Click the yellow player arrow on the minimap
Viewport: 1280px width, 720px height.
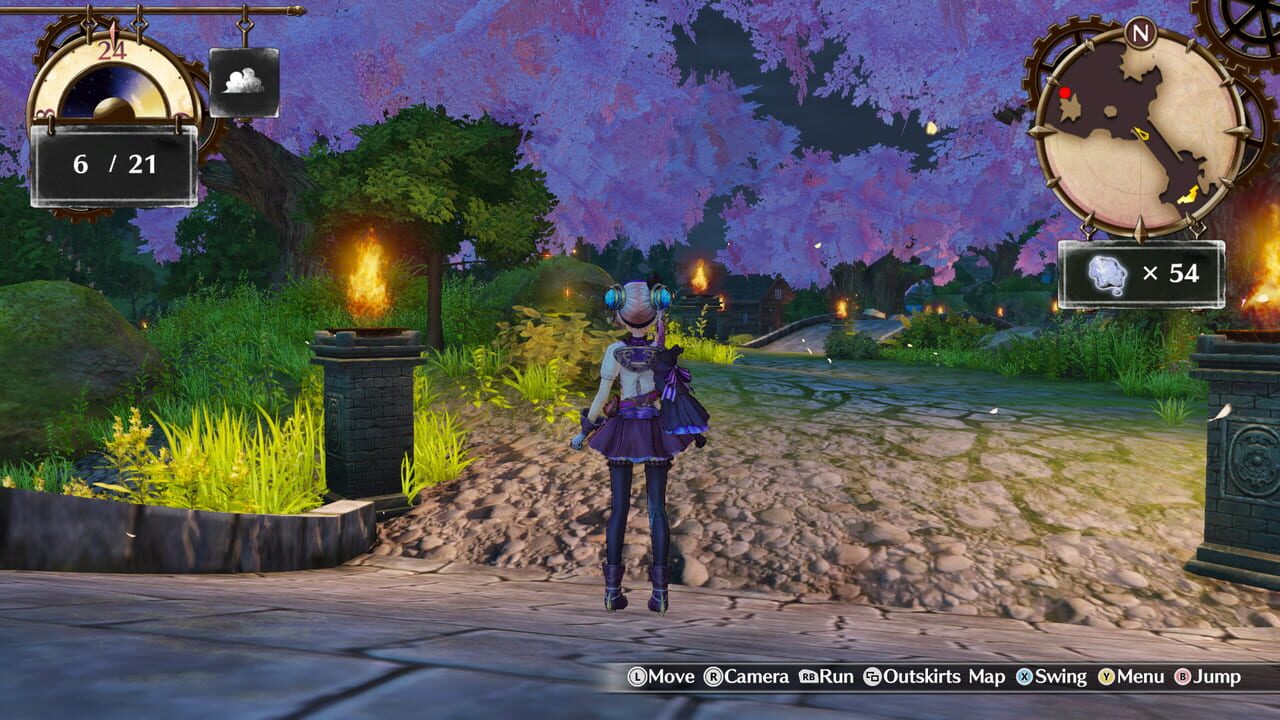click(1141, 133)
